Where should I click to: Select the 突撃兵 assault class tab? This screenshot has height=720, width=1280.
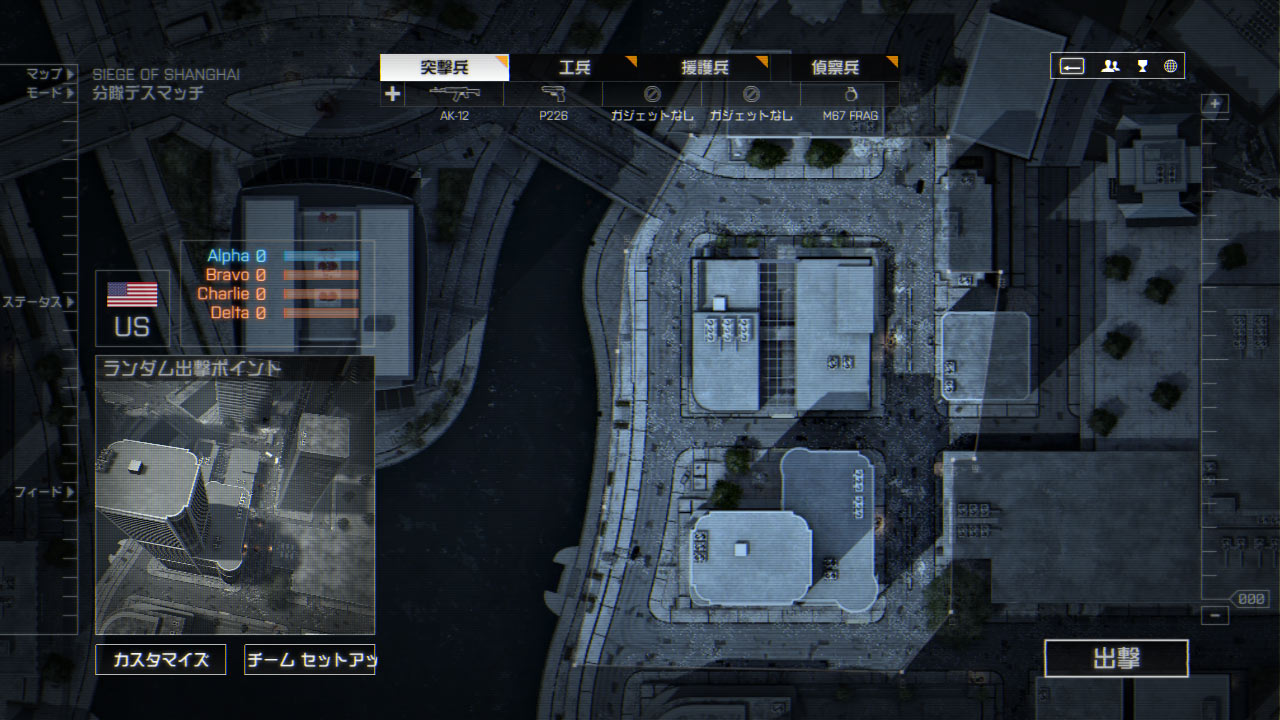444,68
